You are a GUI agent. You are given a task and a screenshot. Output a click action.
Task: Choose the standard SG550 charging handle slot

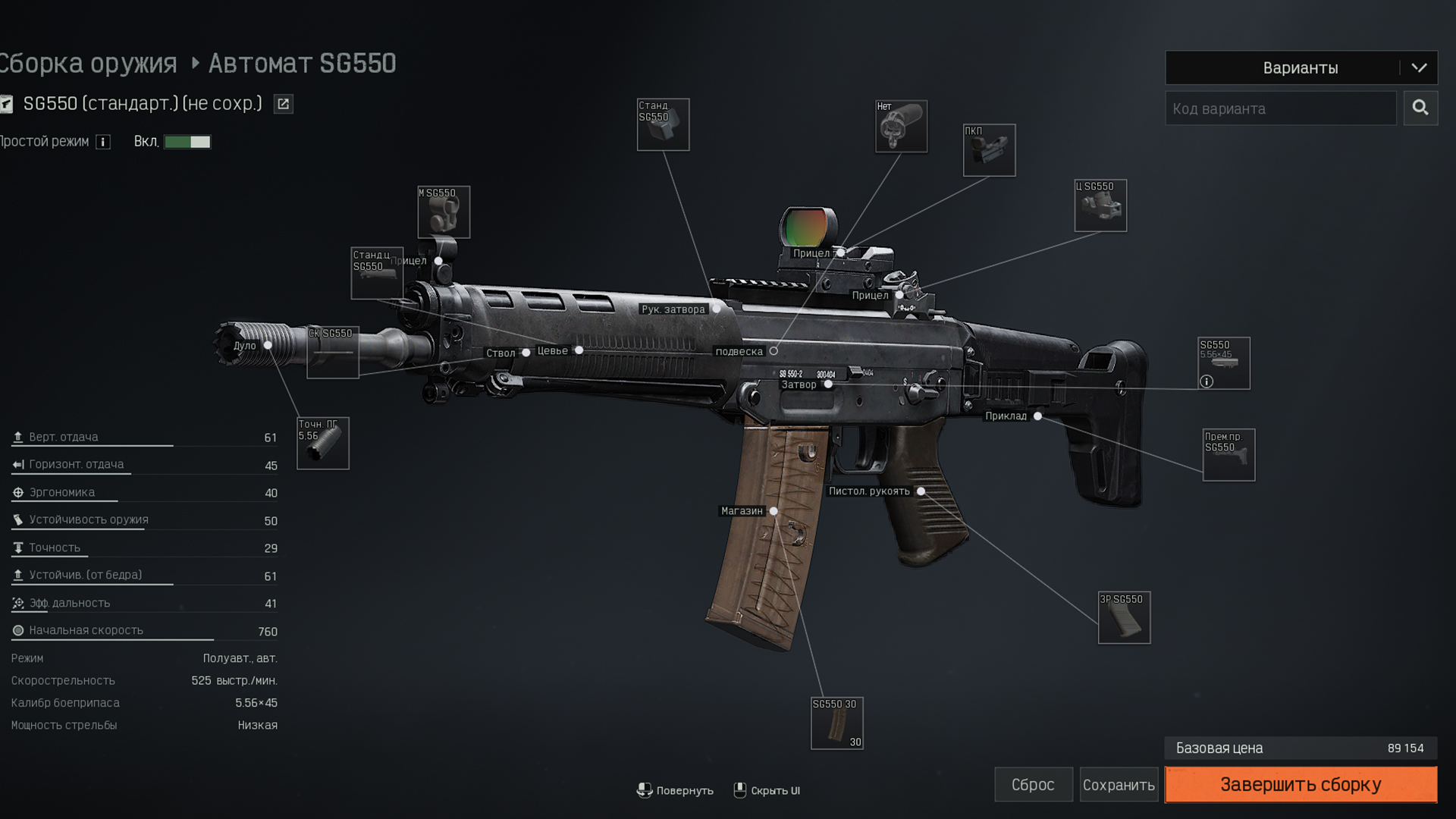[x=663, y=125]
